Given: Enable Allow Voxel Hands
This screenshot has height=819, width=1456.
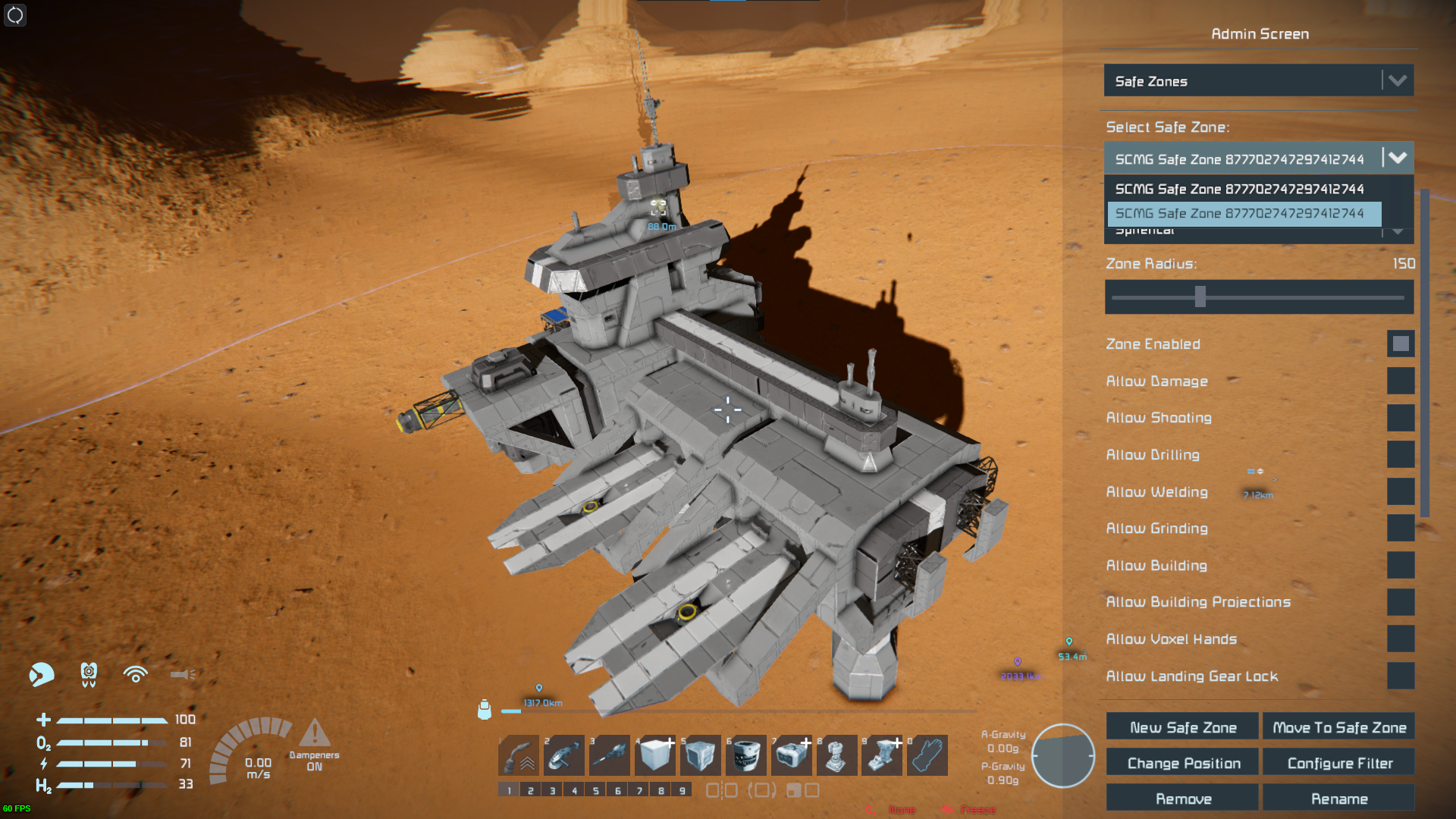Looking at the screenshot, I should coord(1401,639).
